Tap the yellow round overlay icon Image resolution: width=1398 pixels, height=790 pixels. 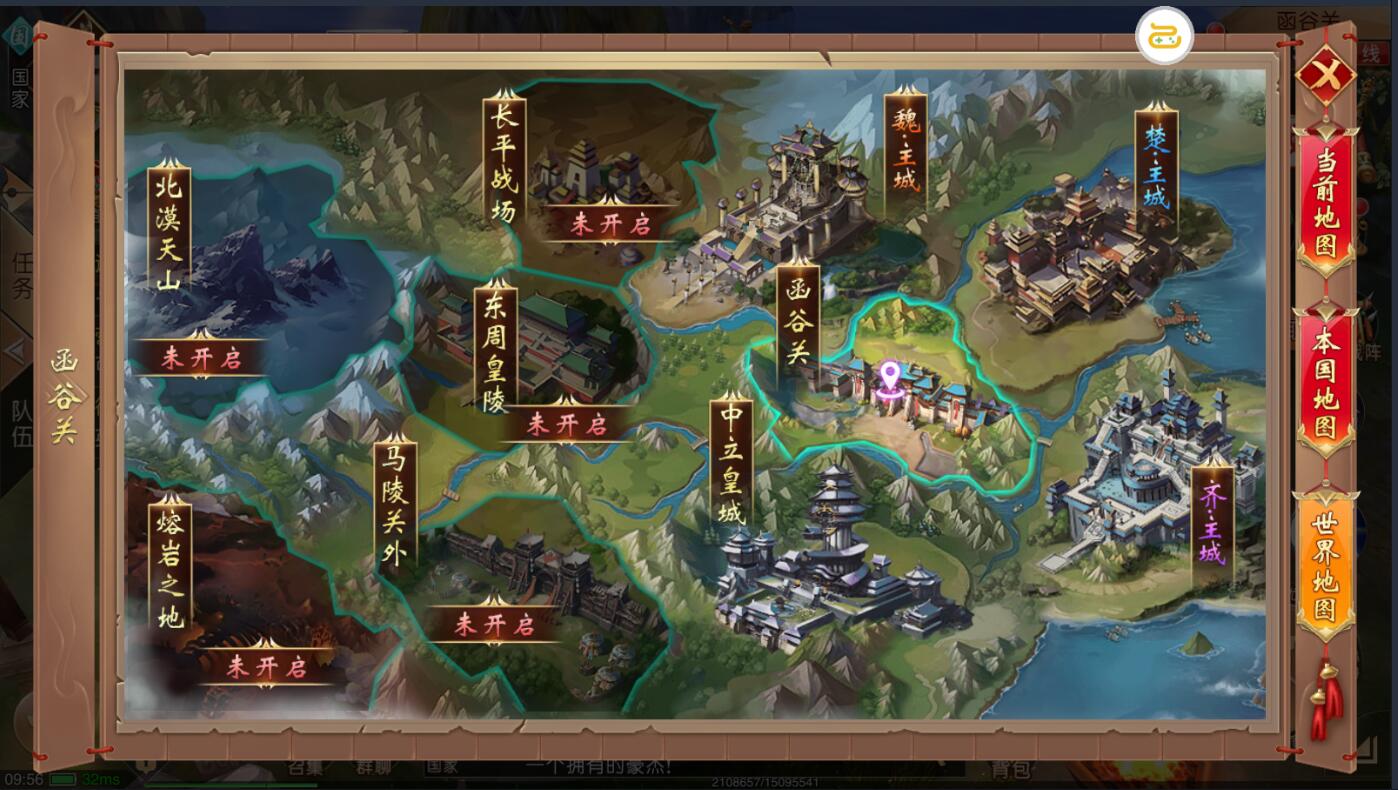point(1164,36)
